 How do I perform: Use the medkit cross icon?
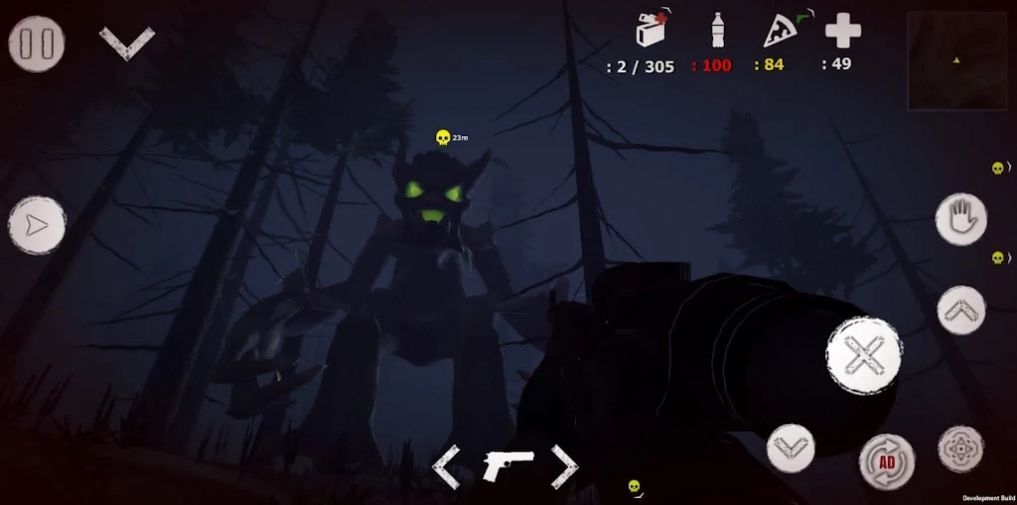(x=842, y=30)
